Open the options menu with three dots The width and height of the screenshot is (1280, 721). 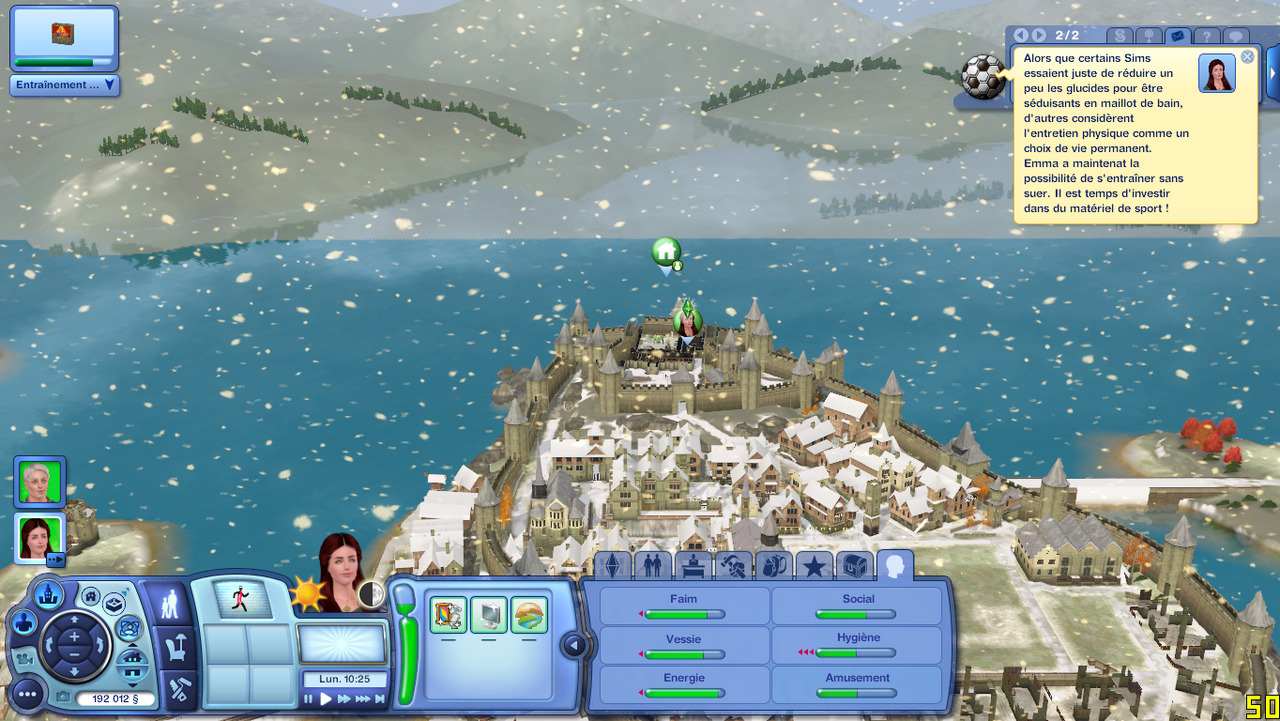pyautogui.click(x=27, y=693)
